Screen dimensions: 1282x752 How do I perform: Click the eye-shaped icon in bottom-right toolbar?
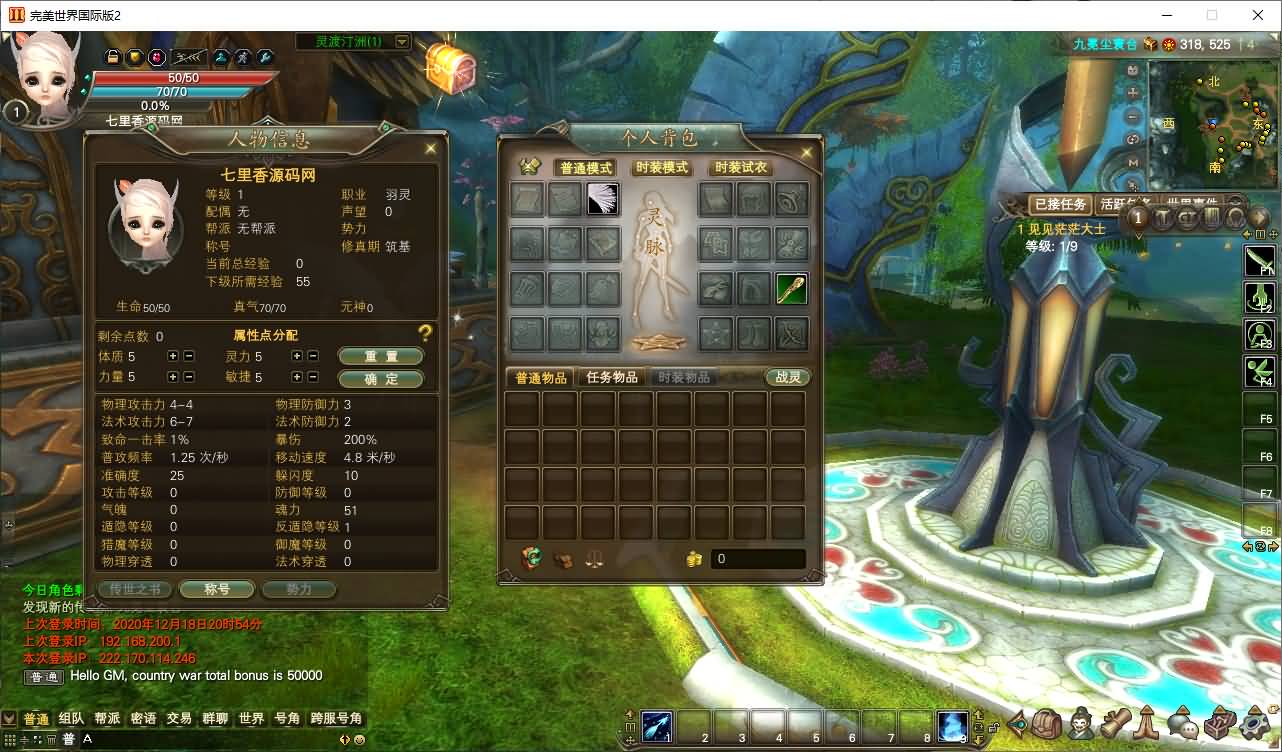[1017, 726]
